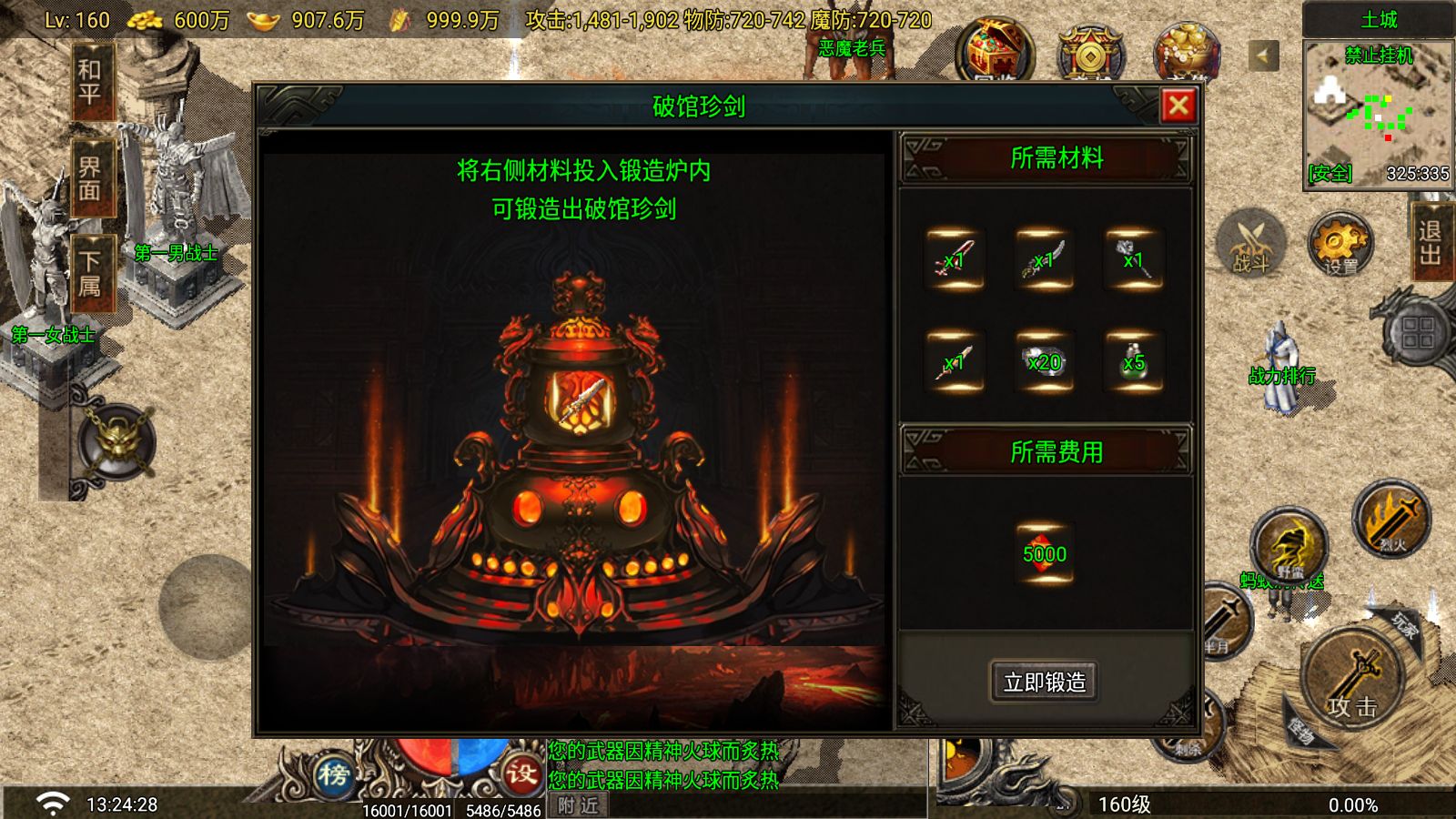Open the 战力排行 power ranking link
Image resolution: width=1456 pixels, height=819 pixels.
coord(1283,375)
